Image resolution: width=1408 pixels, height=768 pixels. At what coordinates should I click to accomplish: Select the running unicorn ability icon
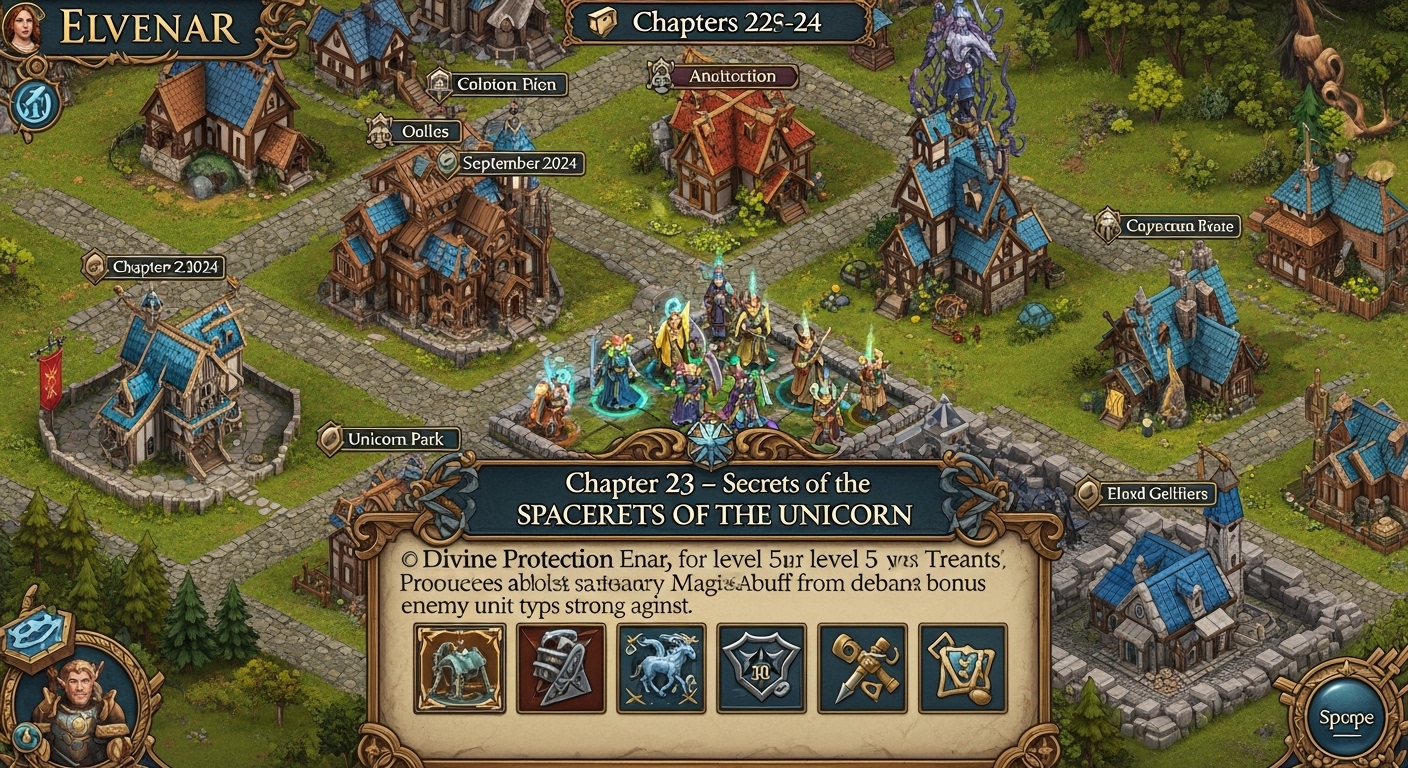662,670
